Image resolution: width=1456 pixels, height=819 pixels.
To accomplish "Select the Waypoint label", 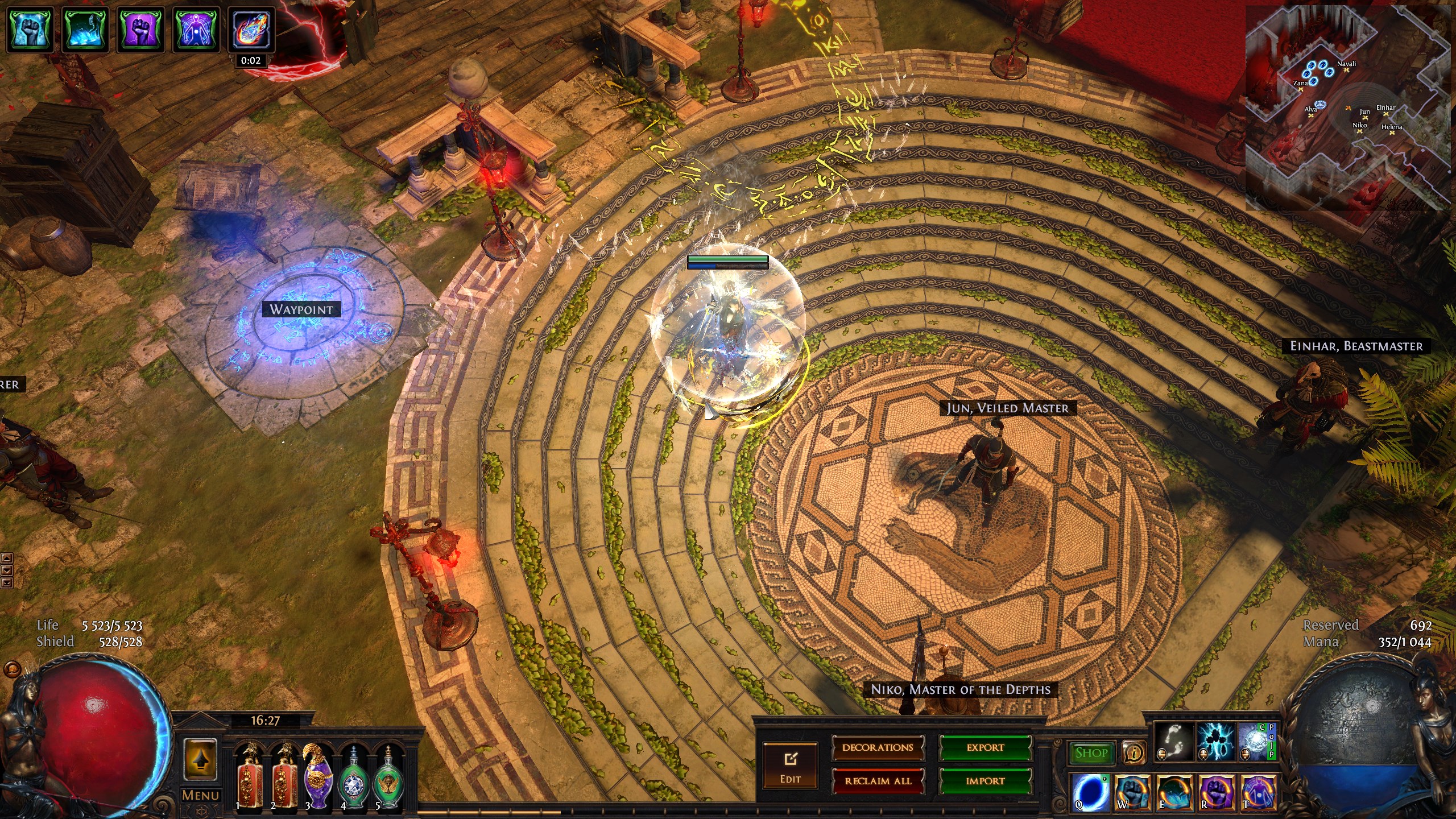I will (x=301, y=309).
